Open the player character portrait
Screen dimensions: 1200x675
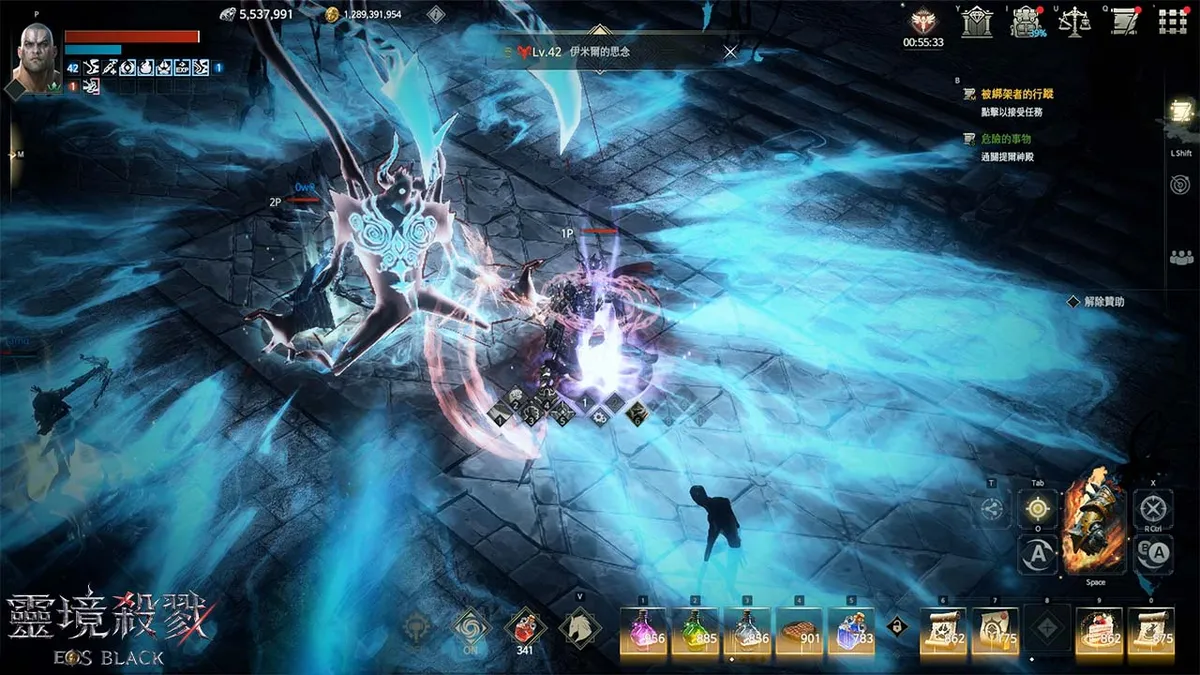pos(40,59)
